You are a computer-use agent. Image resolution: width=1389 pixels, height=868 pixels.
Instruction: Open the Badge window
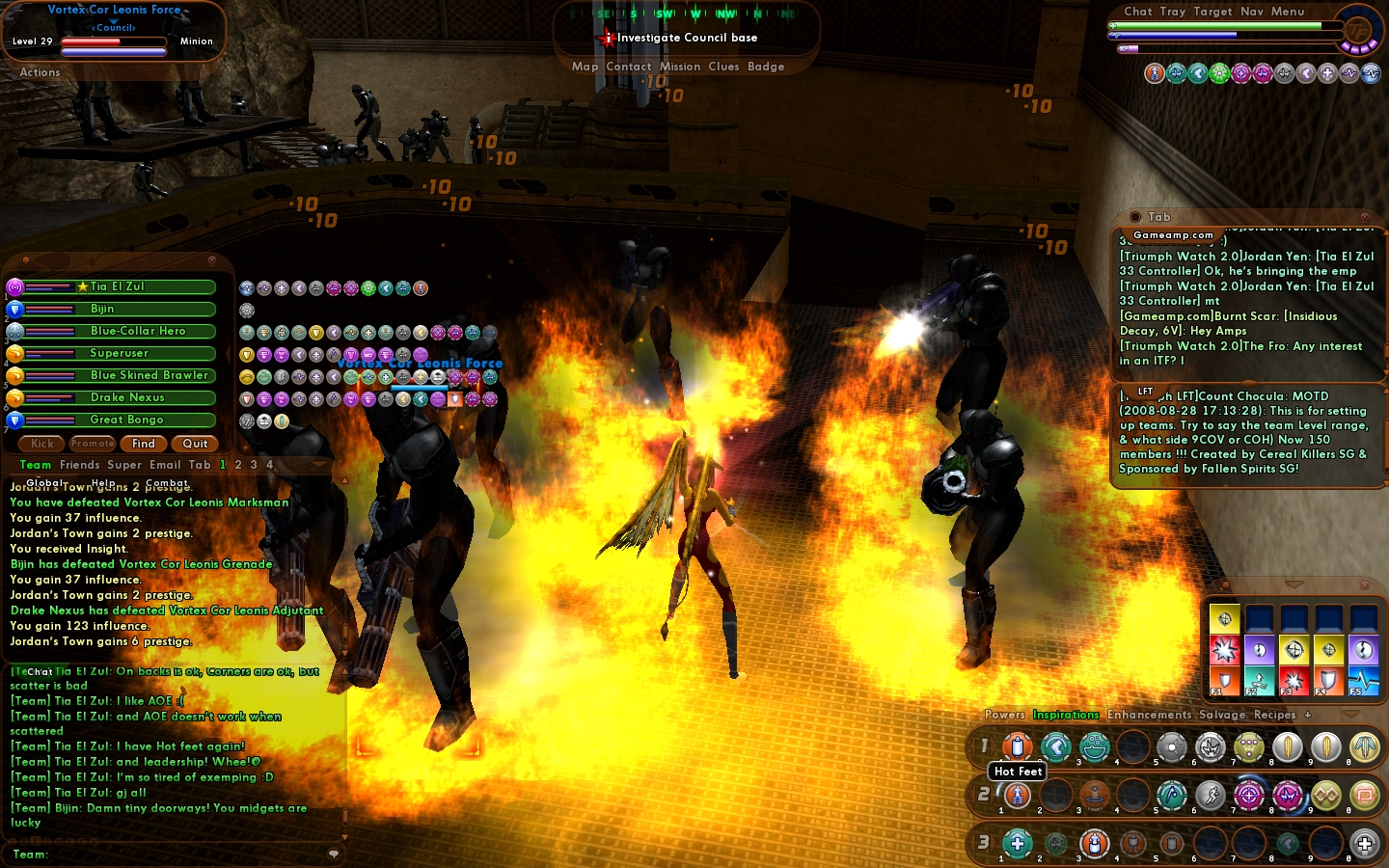click(x=766, y=67)
